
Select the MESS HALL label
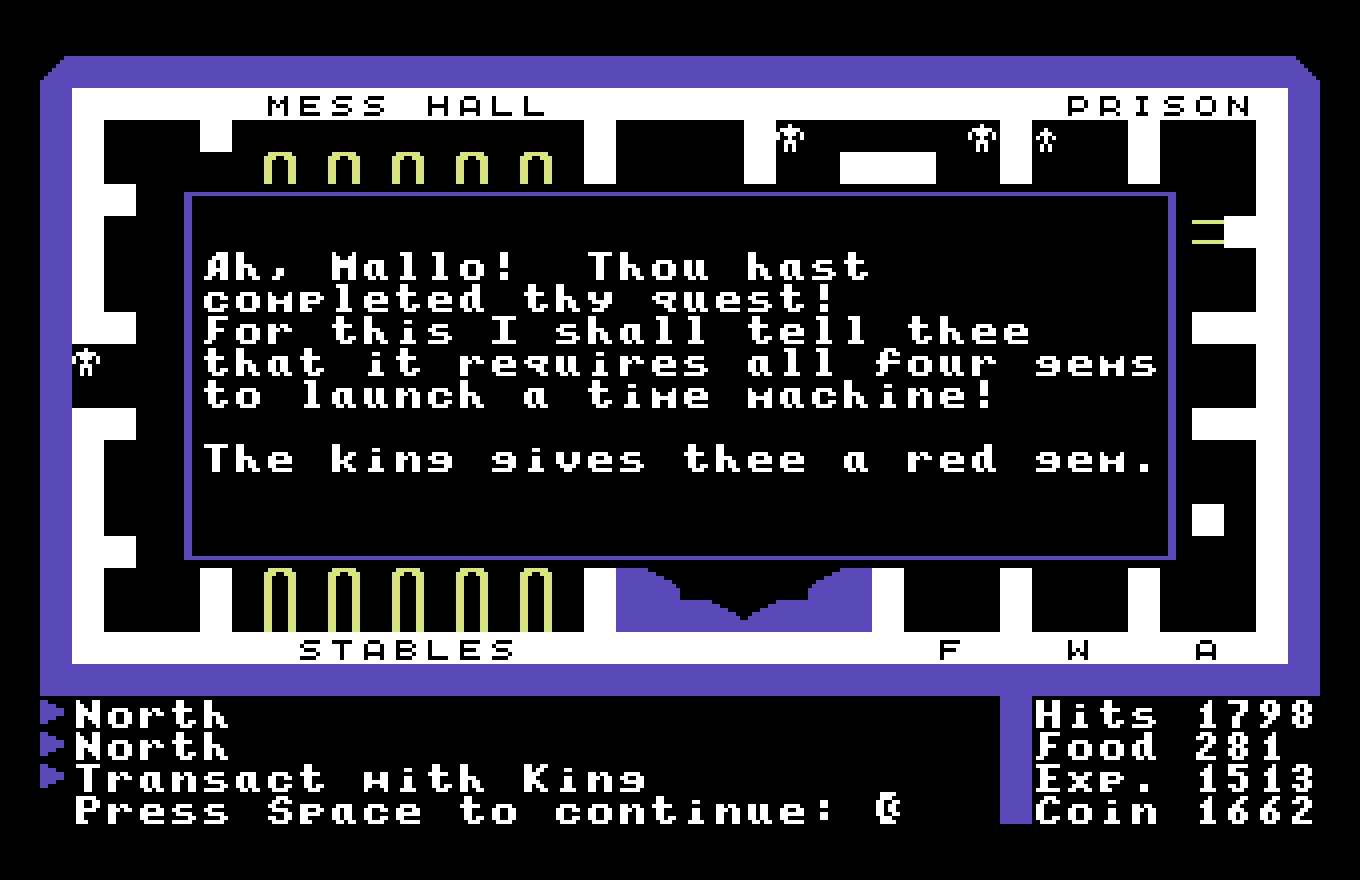(405, 105)
